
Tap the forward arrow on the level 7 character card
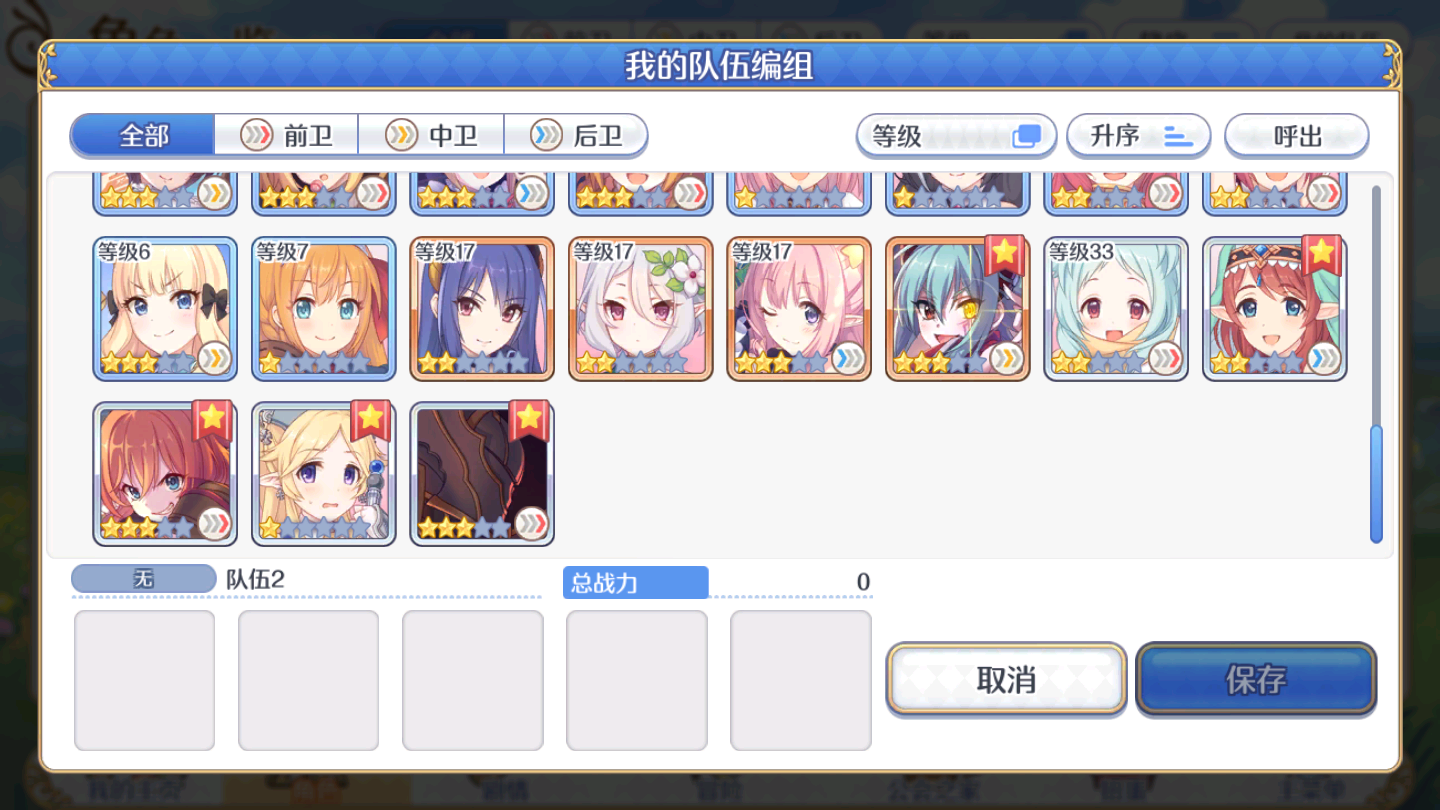tap(369, 358)
